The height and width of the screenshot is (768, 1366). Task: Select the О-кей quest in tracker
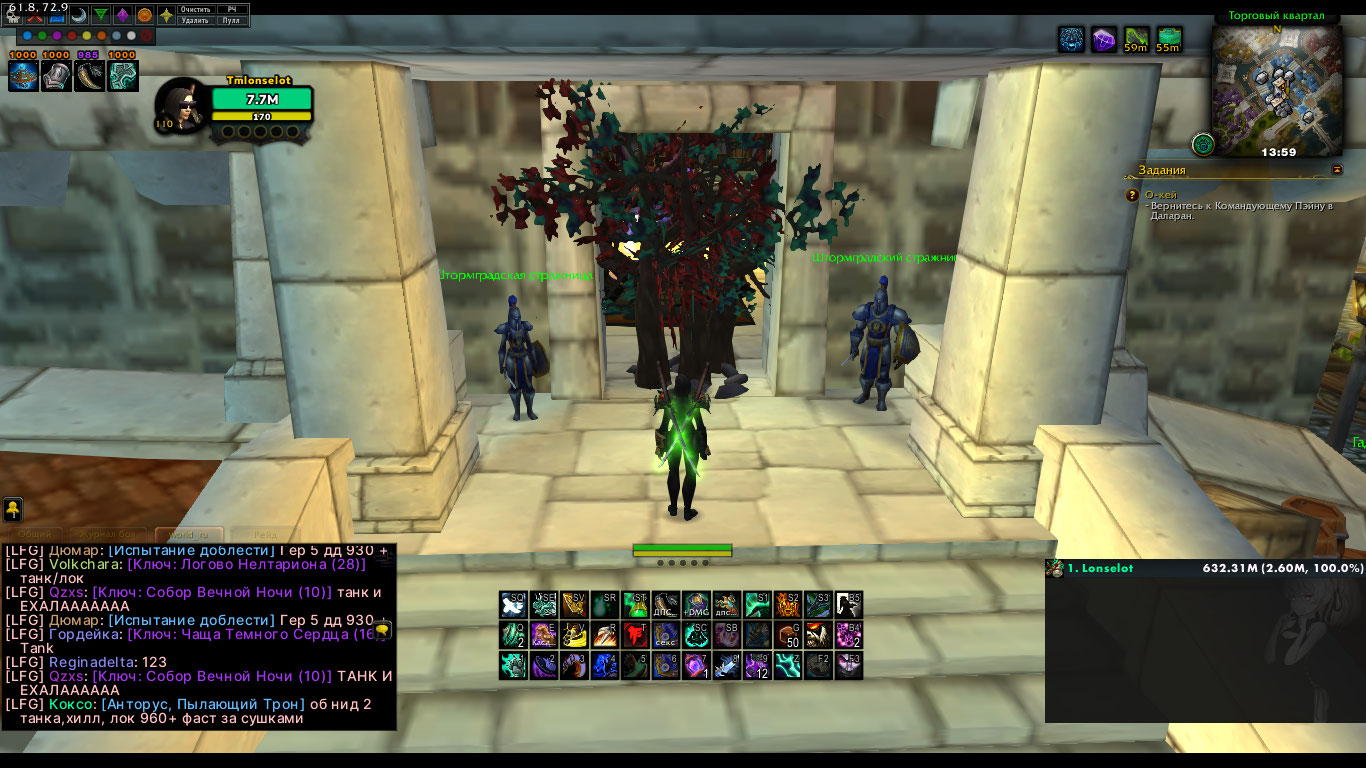(1162, 195)
